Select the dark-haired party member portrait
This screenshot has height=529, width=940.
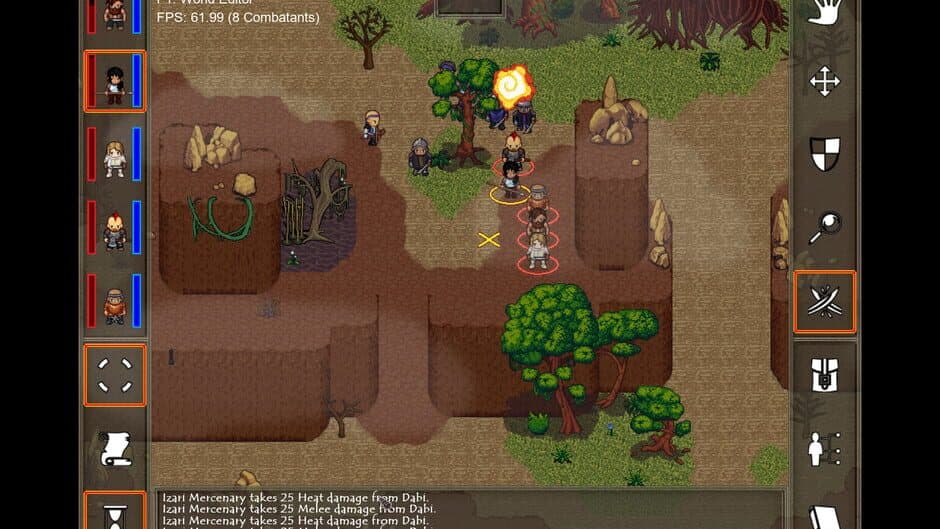coord(115,81)
